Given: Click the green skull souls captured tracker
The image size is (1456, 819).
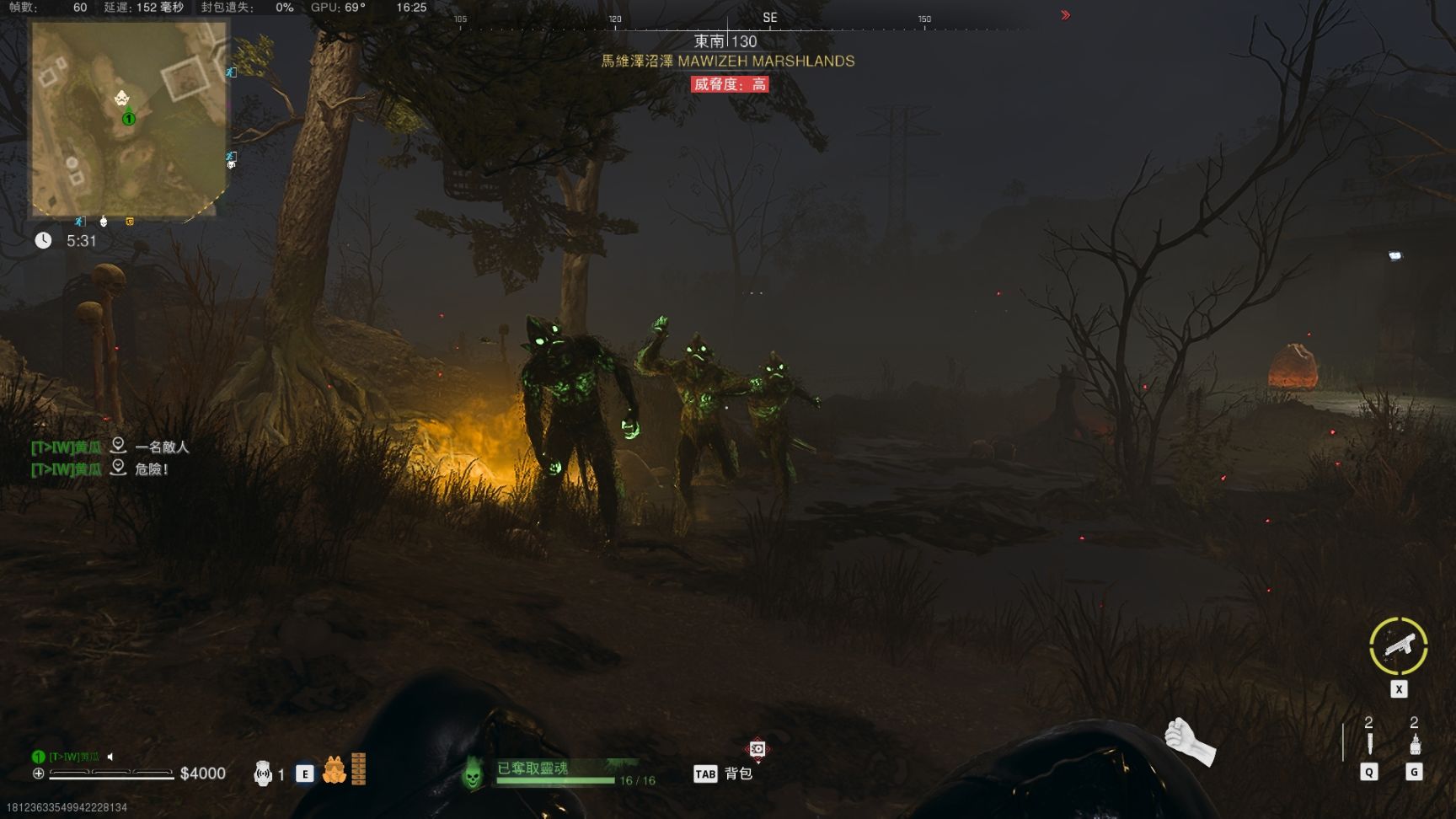Looking at the screenshot, I should [x=473, y=771].
